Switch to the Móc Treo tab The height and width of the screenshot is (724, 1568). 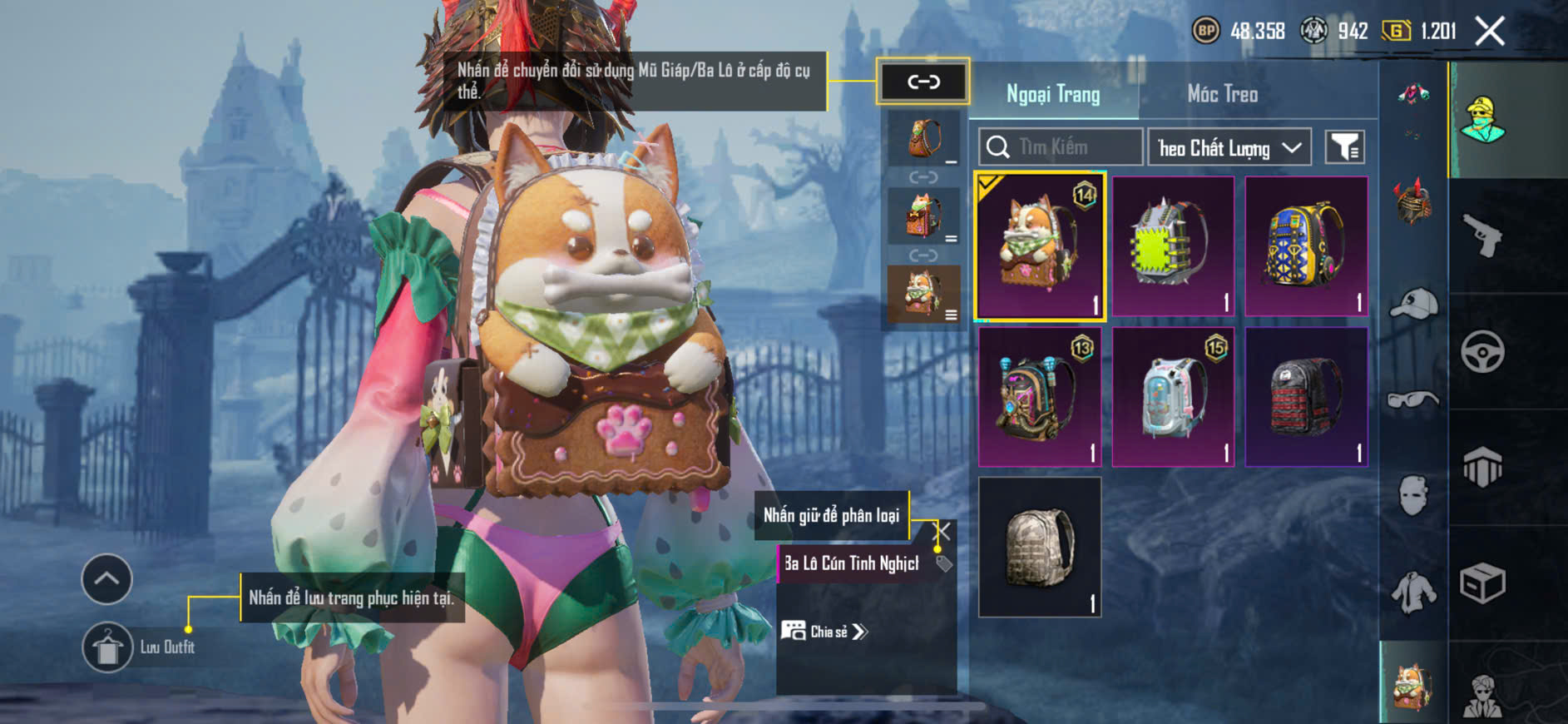[x=1222, y=94]
